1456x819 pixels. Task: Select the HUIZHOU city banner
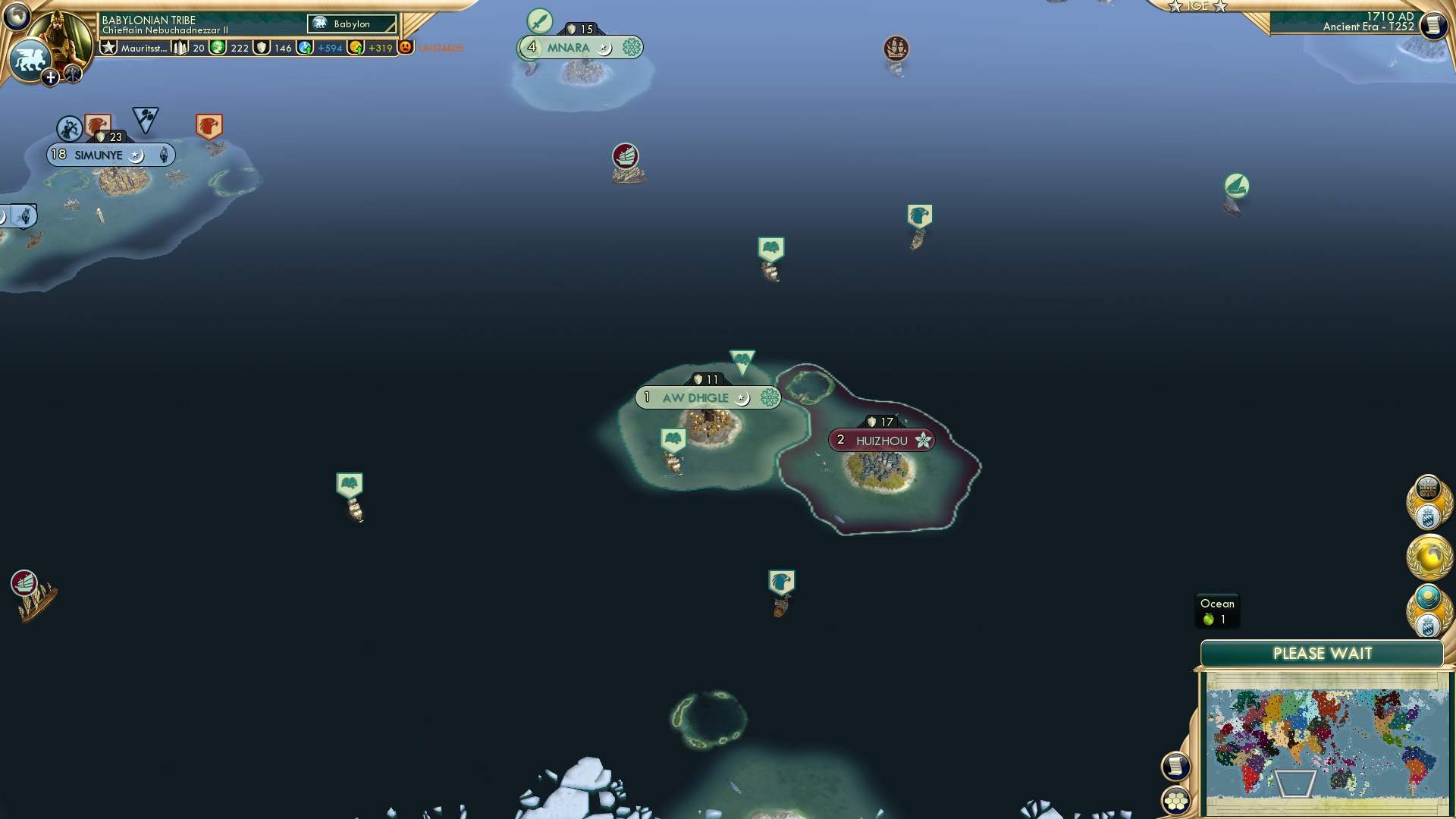point(881,438)
